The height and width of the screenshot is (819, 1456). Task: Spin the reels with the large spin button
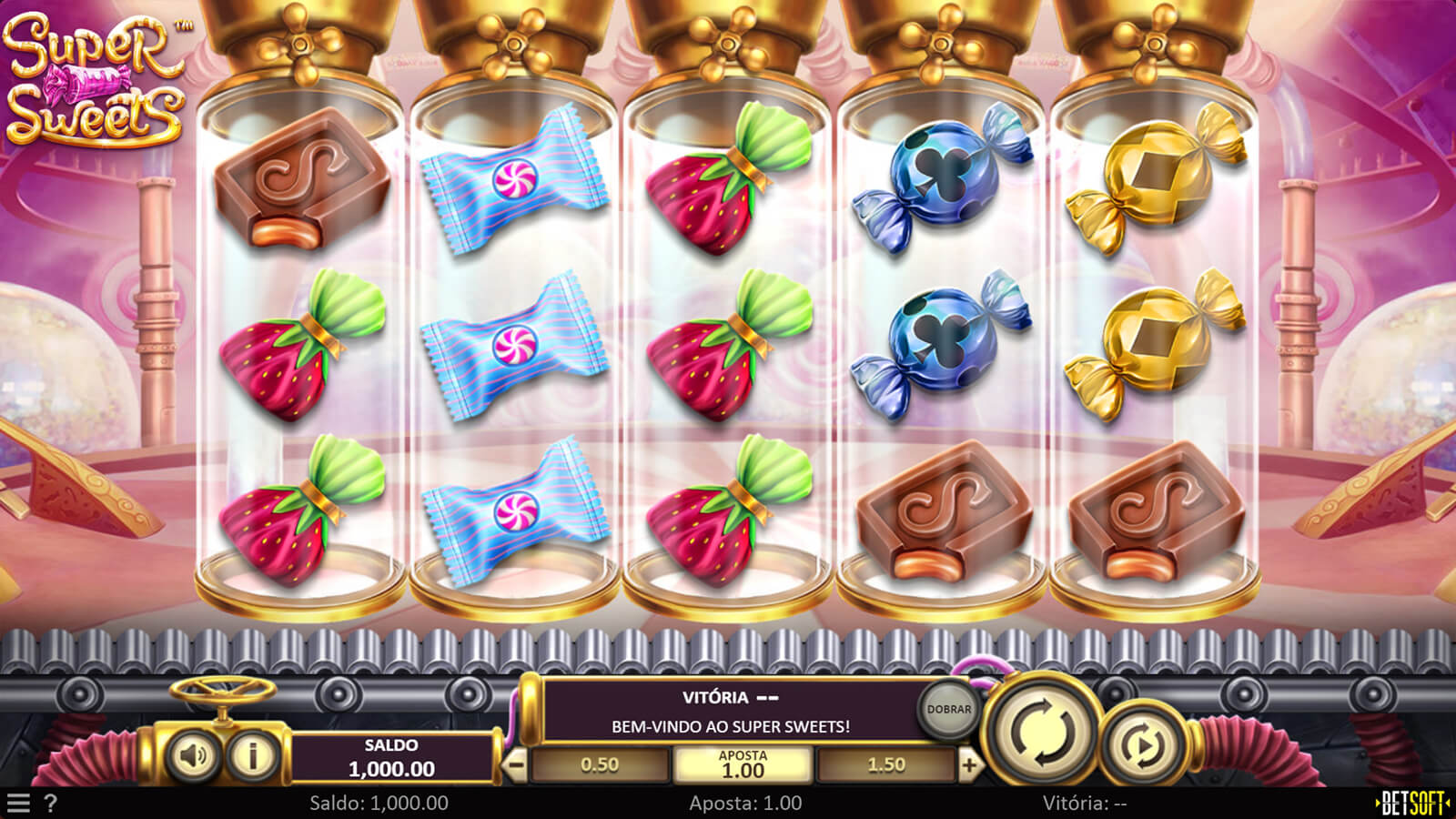(1044, 729)
